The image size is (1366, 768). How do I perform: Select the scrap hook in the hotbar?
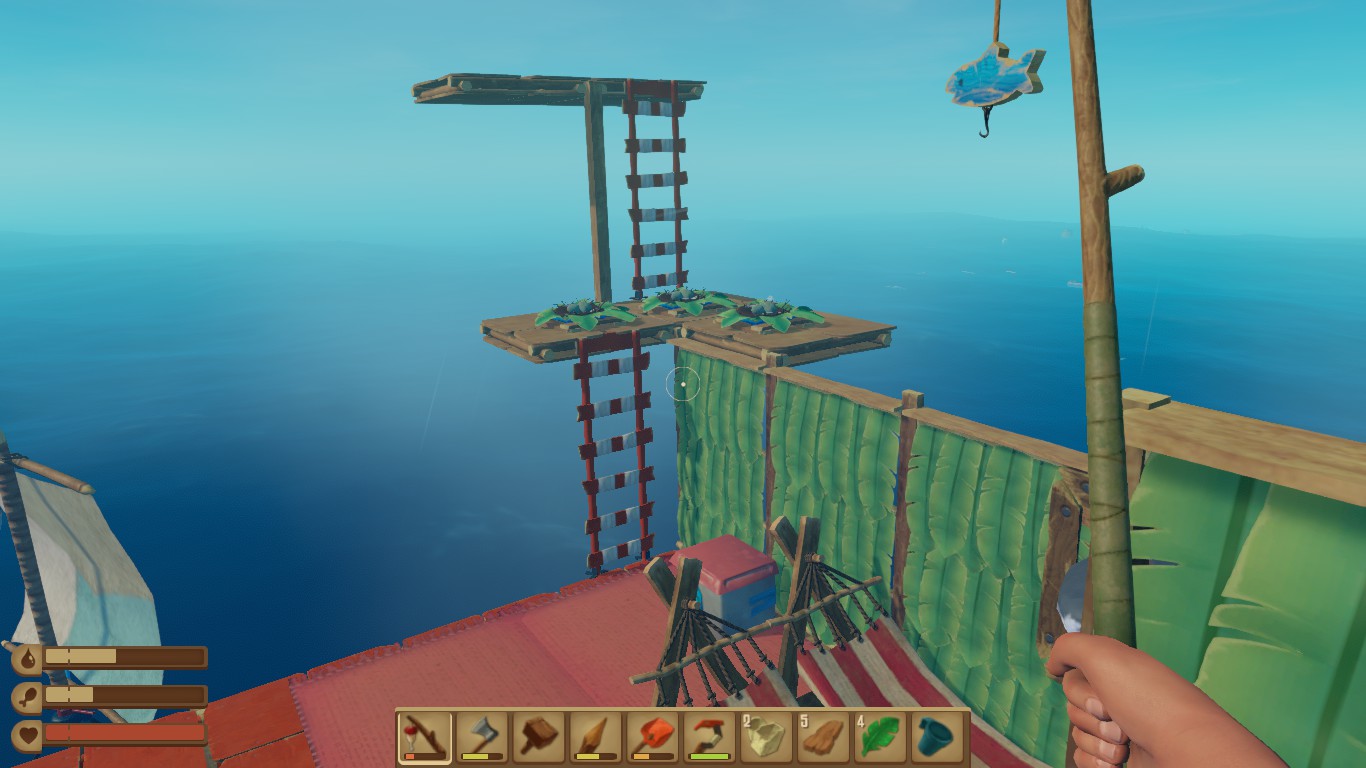point(708,737)
